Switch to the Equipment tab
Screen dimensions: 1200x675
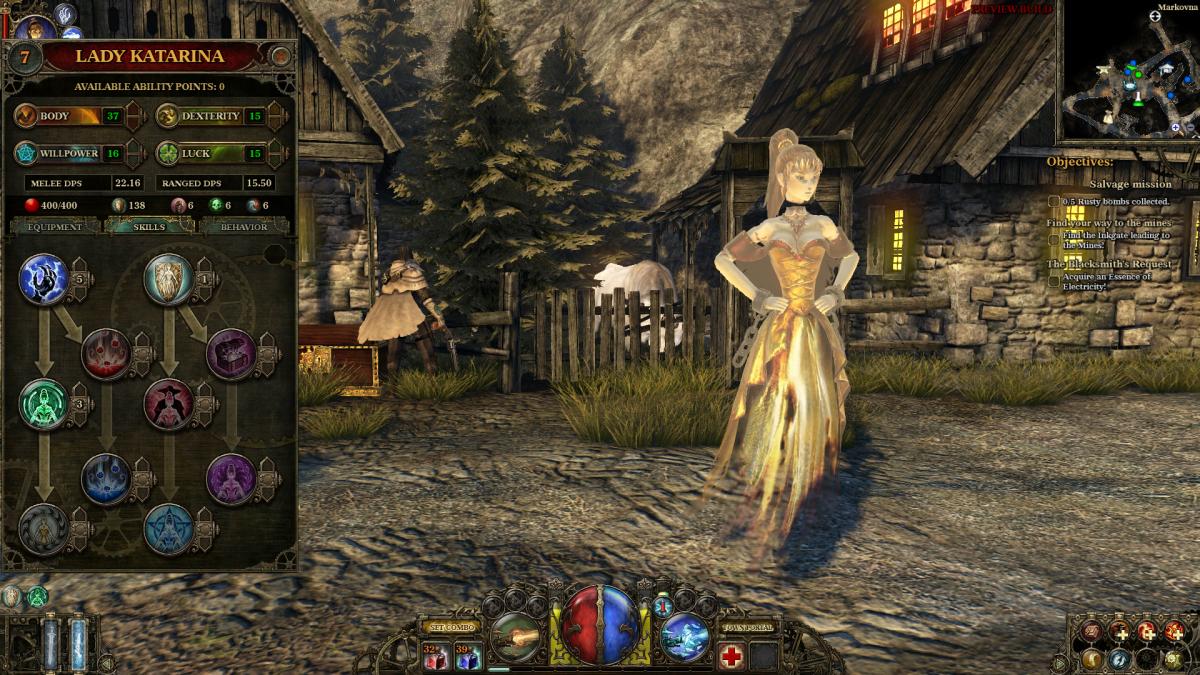[55, 227]
